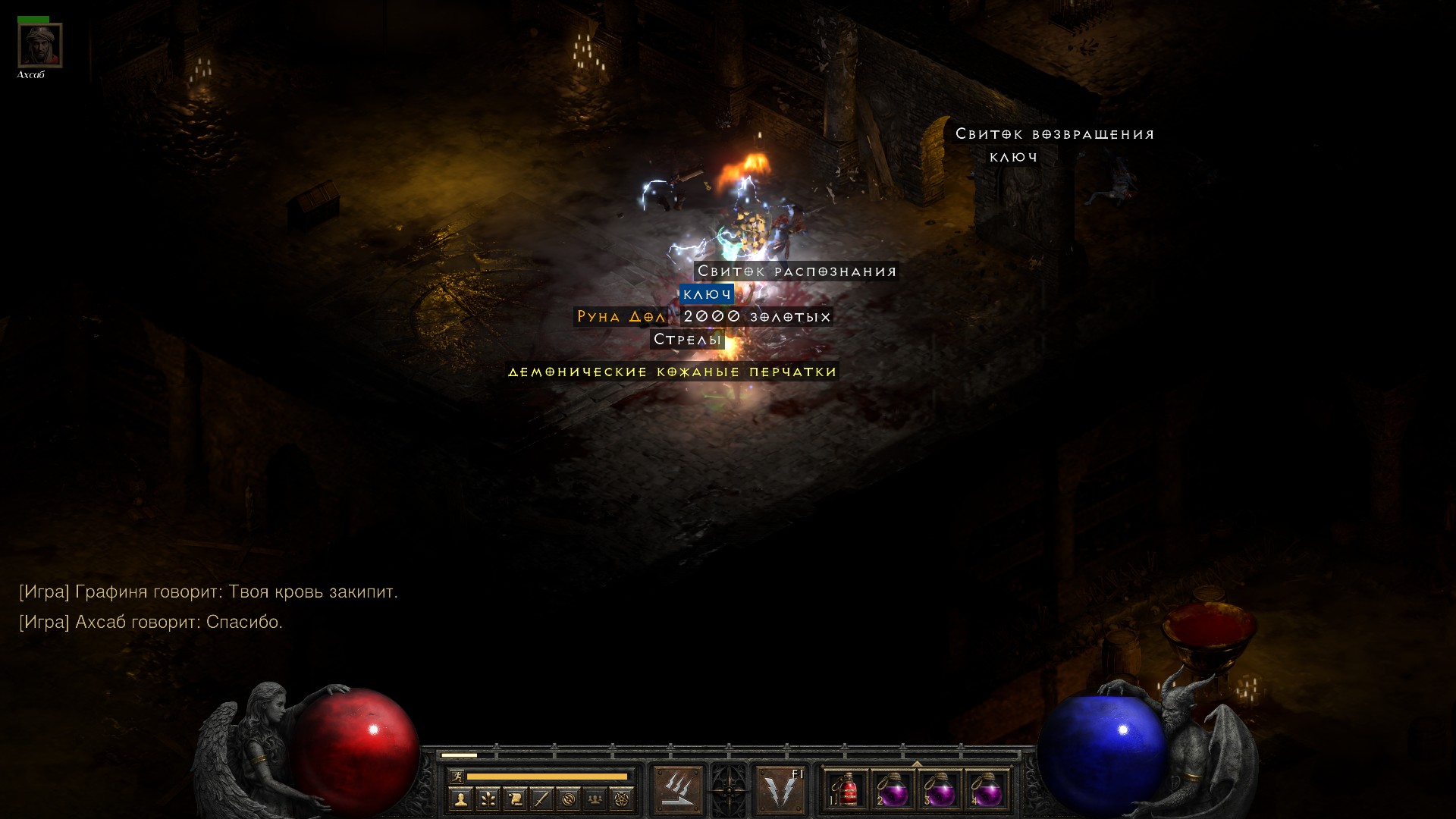This screenshot has width=1456, height=819.
Task: Grab the Свиток распознания label
Action: coord(796,271)
